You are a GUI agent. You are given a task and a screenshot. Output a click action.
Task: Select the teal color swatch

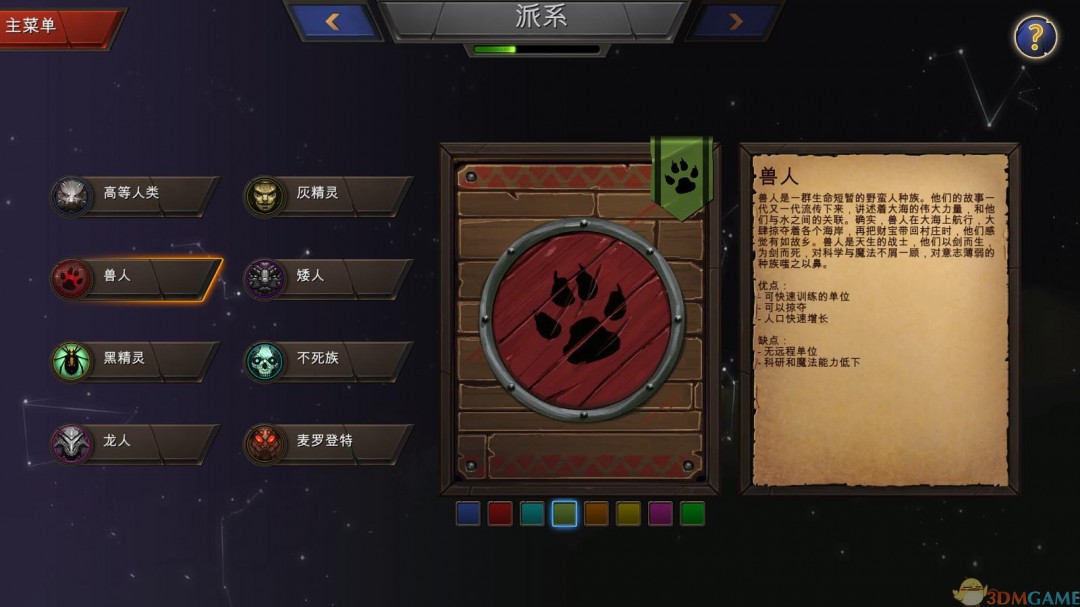532,514
